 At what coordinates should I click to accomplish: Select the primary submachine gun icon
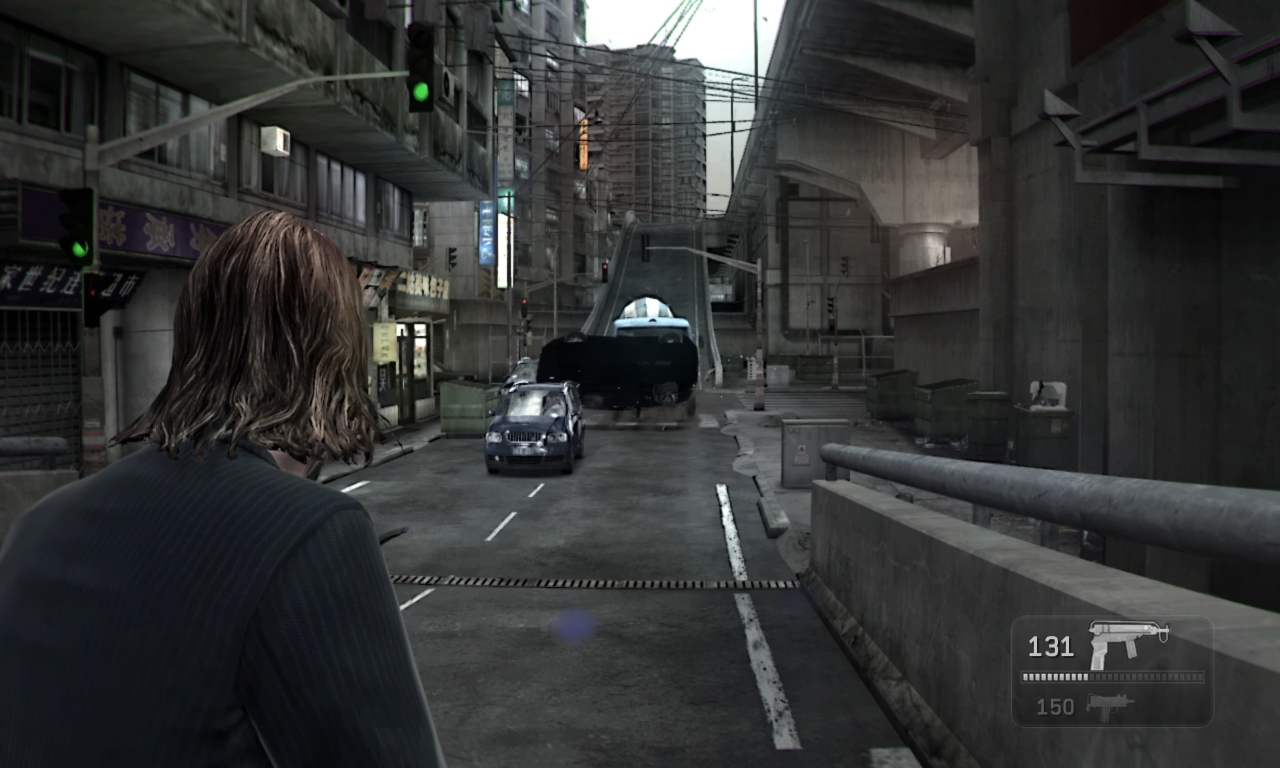1127,643
